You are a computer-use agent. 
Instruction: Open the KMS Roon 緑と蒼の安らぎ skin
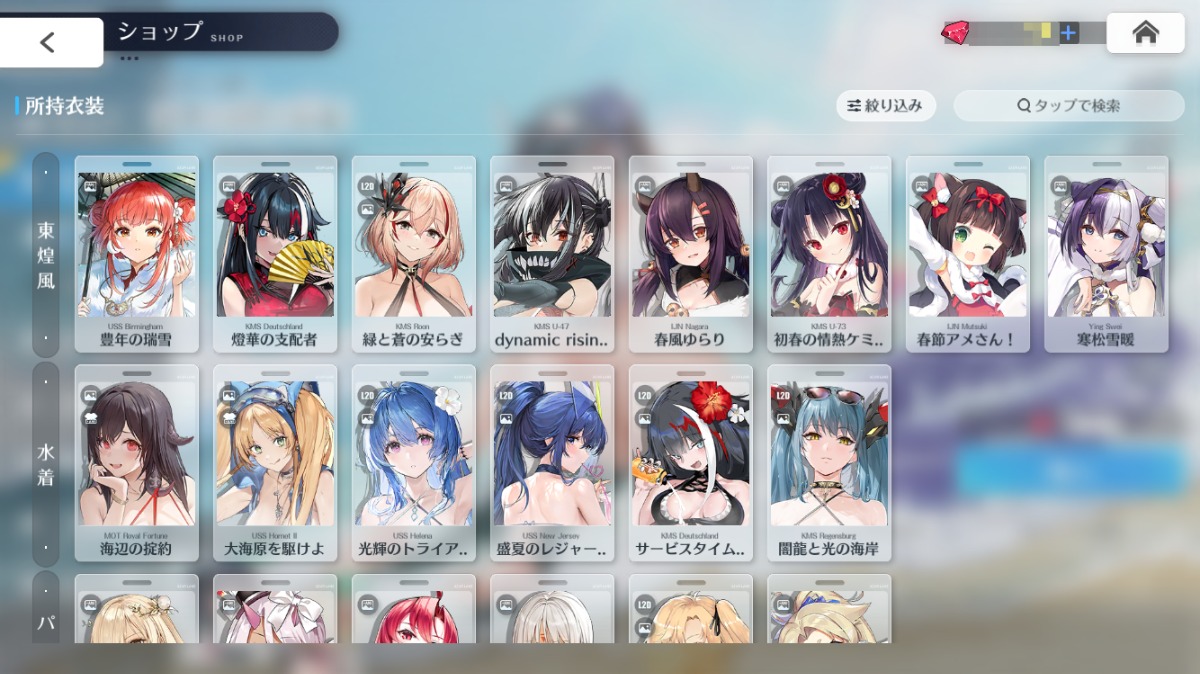(x=413, y=254)
